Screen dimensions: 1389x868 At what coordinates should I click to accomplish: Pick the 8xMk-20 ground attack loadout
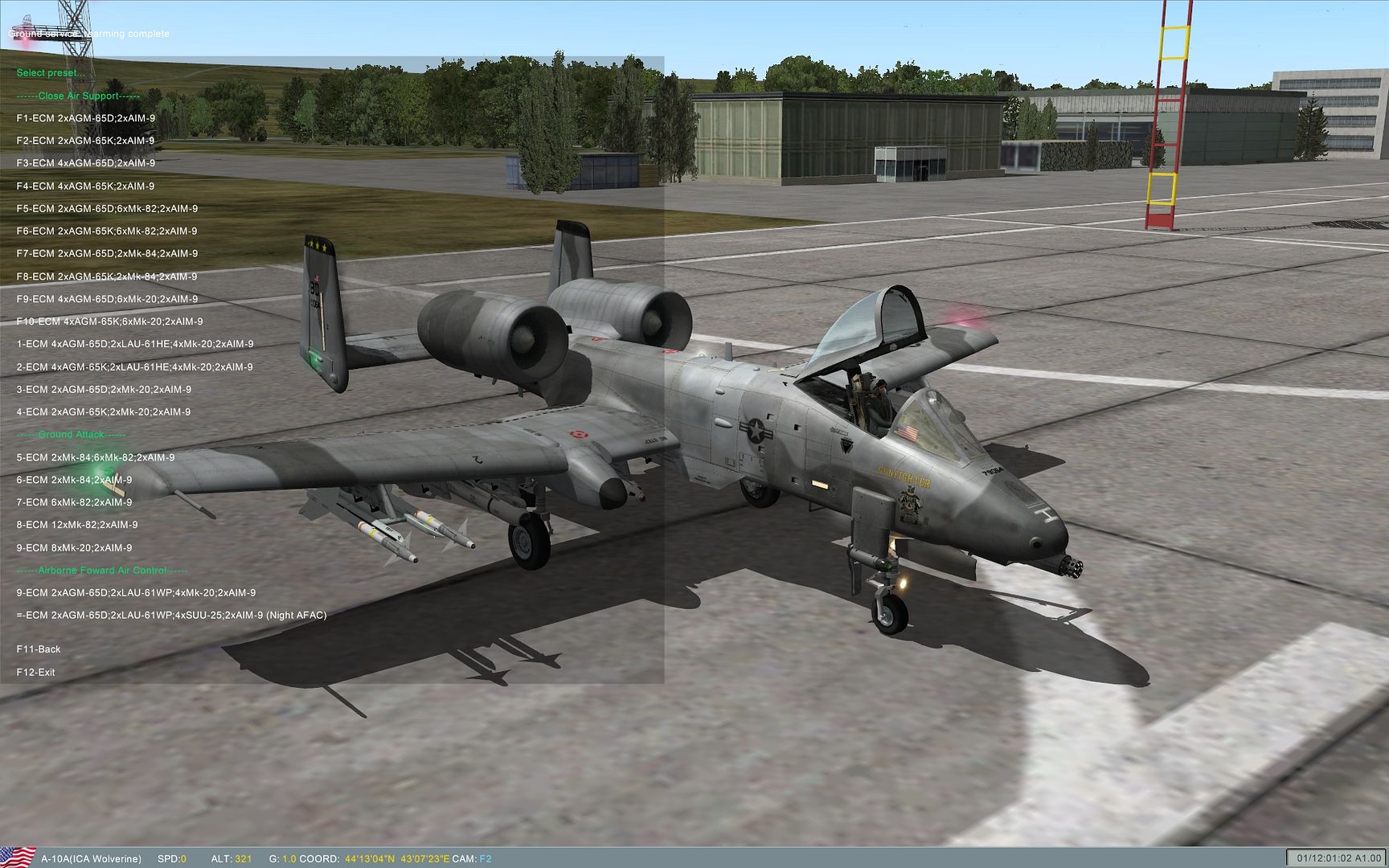(x=74, y=548)
